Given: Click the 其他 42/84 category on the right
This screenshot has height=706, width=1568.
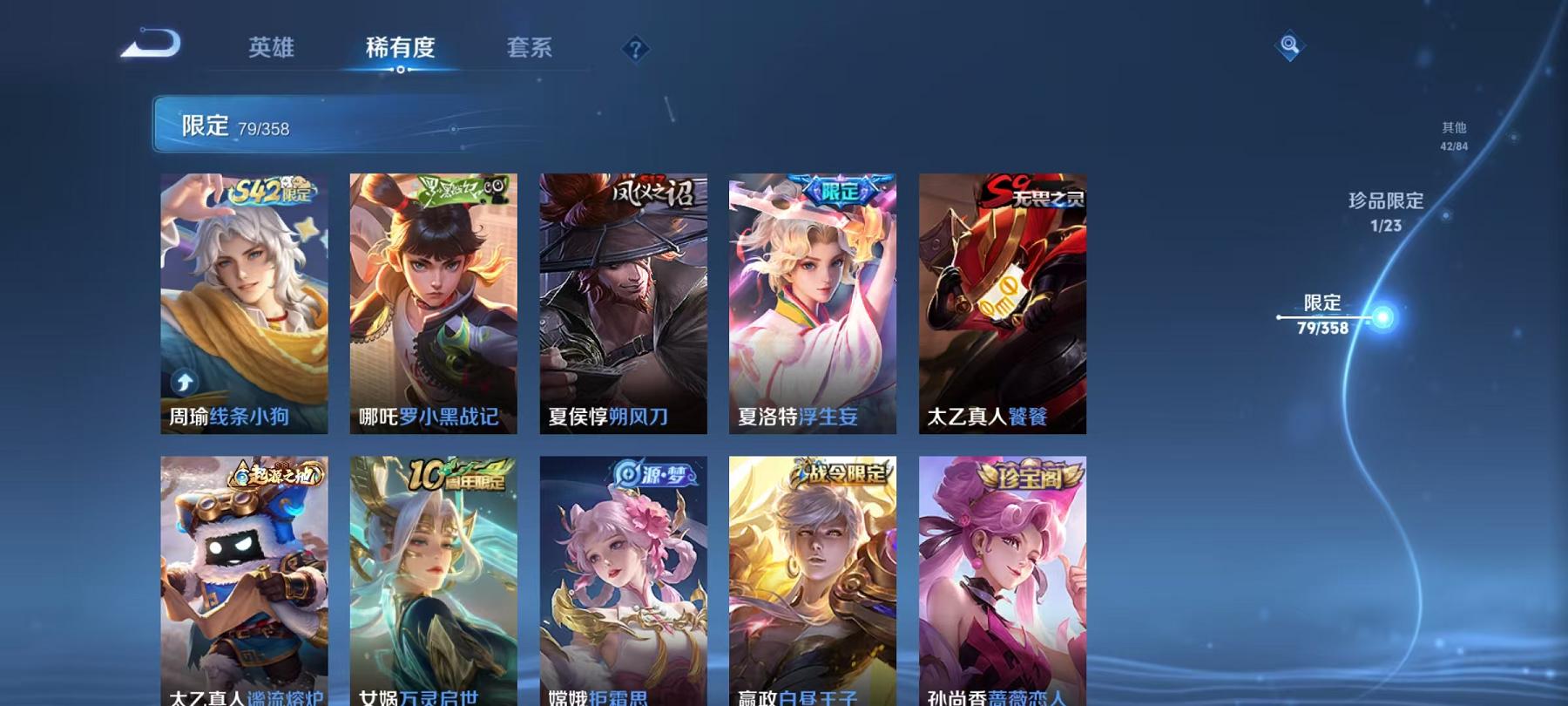Looking at the screenshot, I should pyautogui.click(x=1453, y=136).
